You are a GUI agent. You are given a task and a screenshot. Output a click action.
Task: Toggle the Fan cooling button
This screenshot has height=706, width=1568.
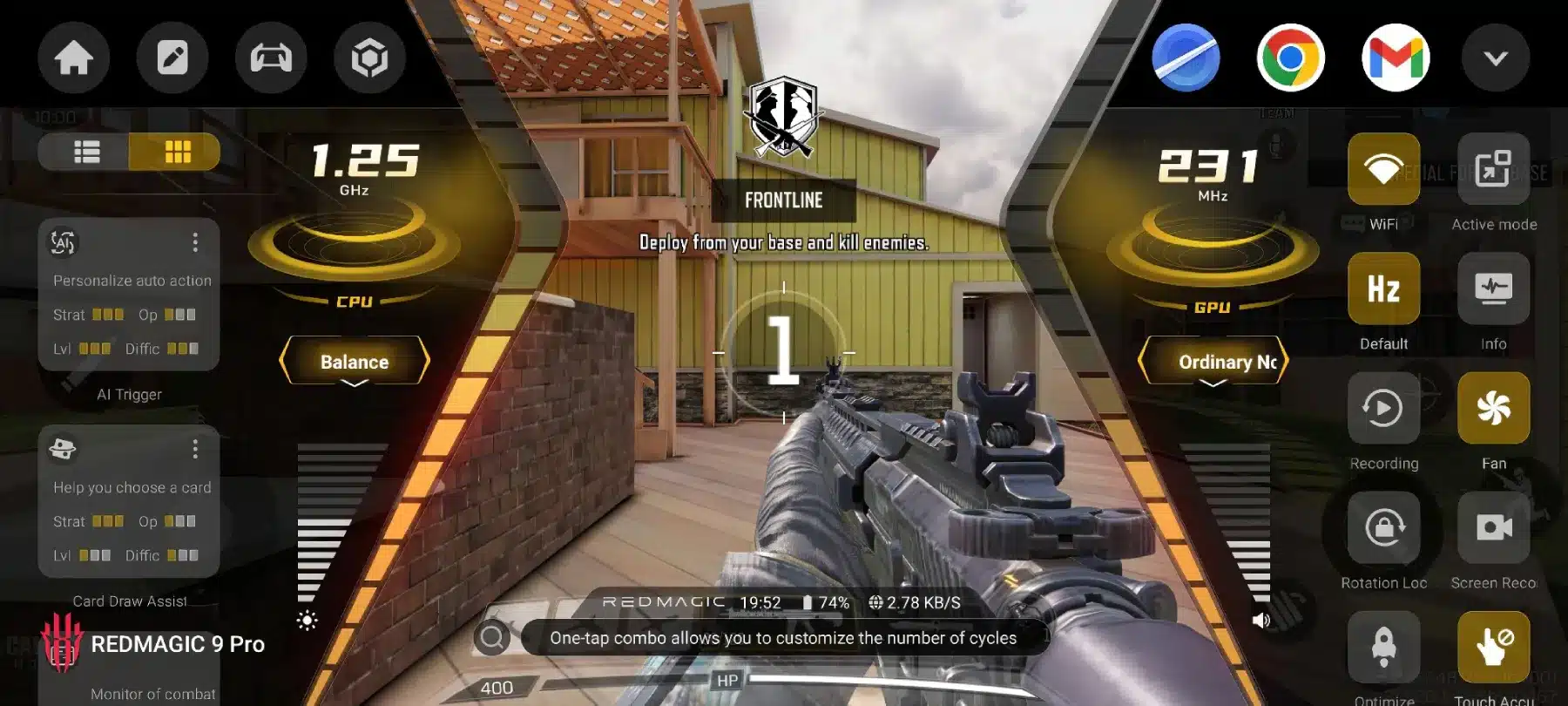coord(1493,408)
